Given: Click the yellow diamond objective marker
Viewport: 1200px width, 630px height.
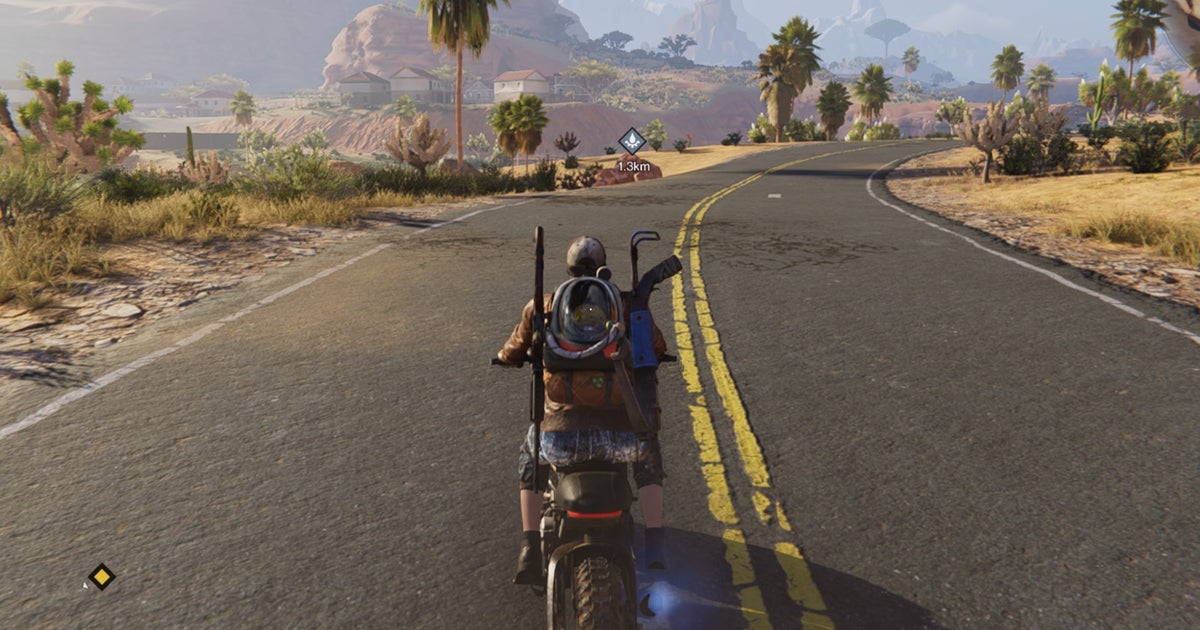Looking at the screenshot, I should (101, 576).
